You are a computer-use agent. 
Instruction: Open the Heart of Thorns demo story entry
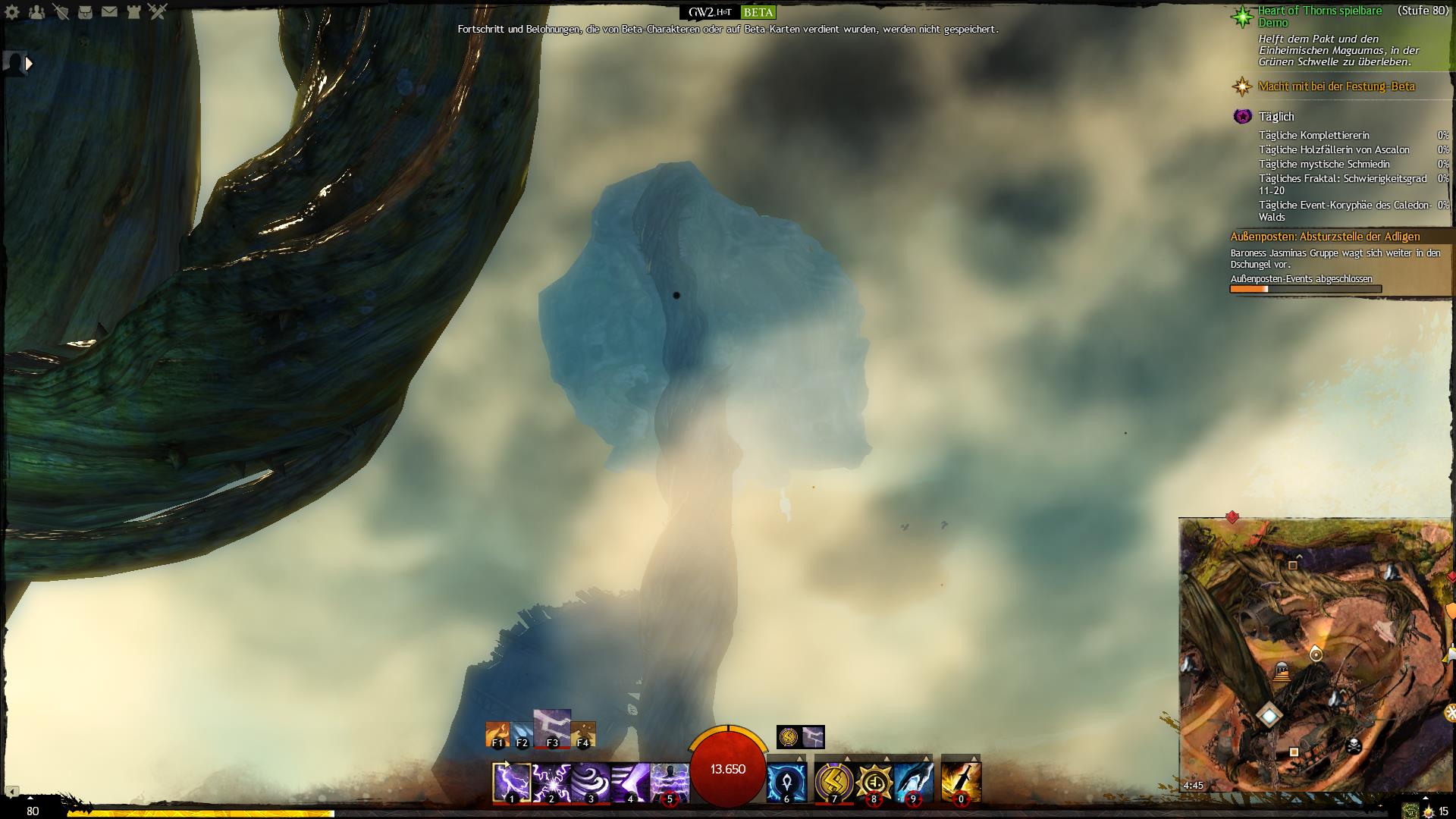tap(1319, 16)
